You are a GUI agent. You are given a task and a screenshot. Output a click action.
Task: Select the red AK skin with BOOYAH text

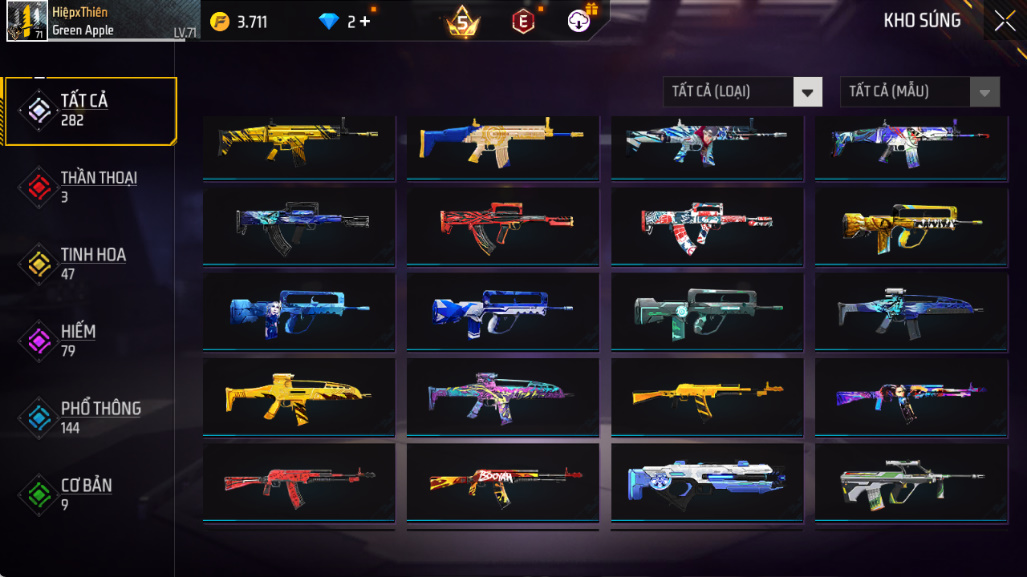(x=502, y=481)
